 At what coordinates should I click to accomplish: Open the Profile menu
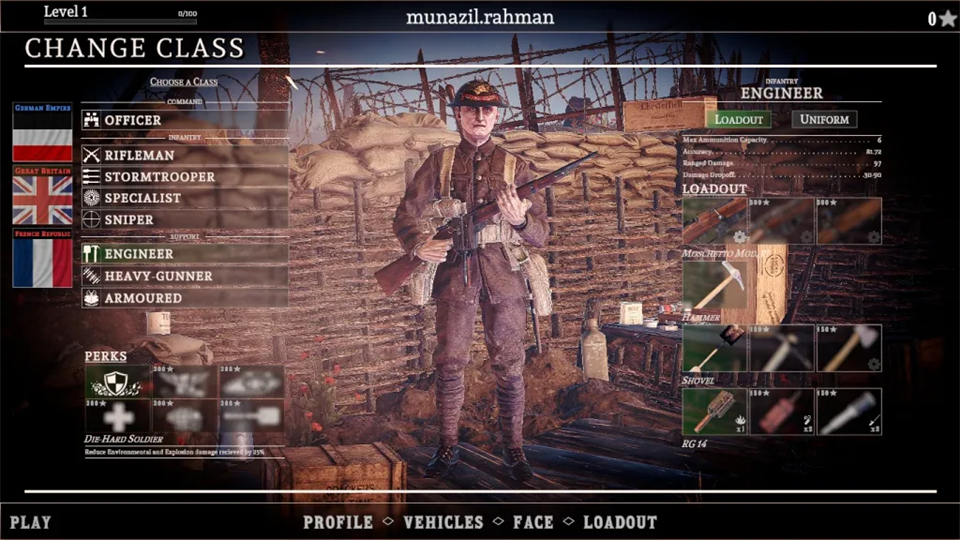pos(338,522)
